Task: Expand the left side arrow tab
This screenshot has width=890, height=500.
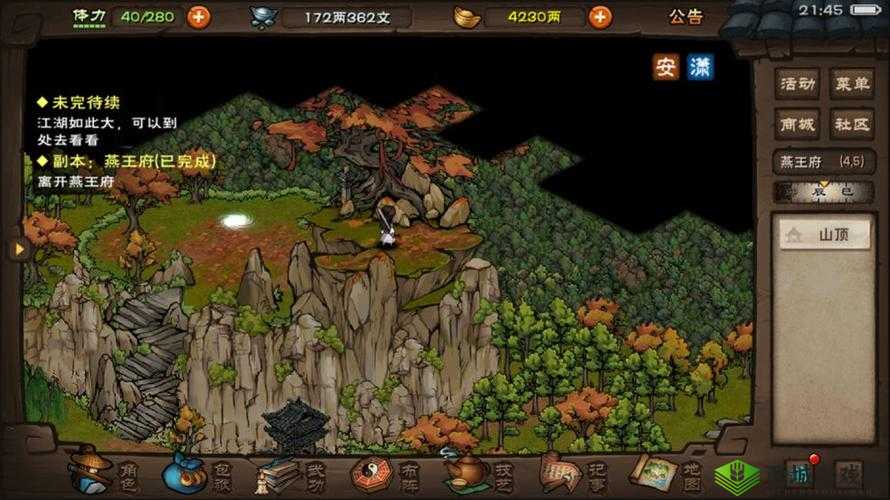Action: pyautogui.click(x=17, y=249)
